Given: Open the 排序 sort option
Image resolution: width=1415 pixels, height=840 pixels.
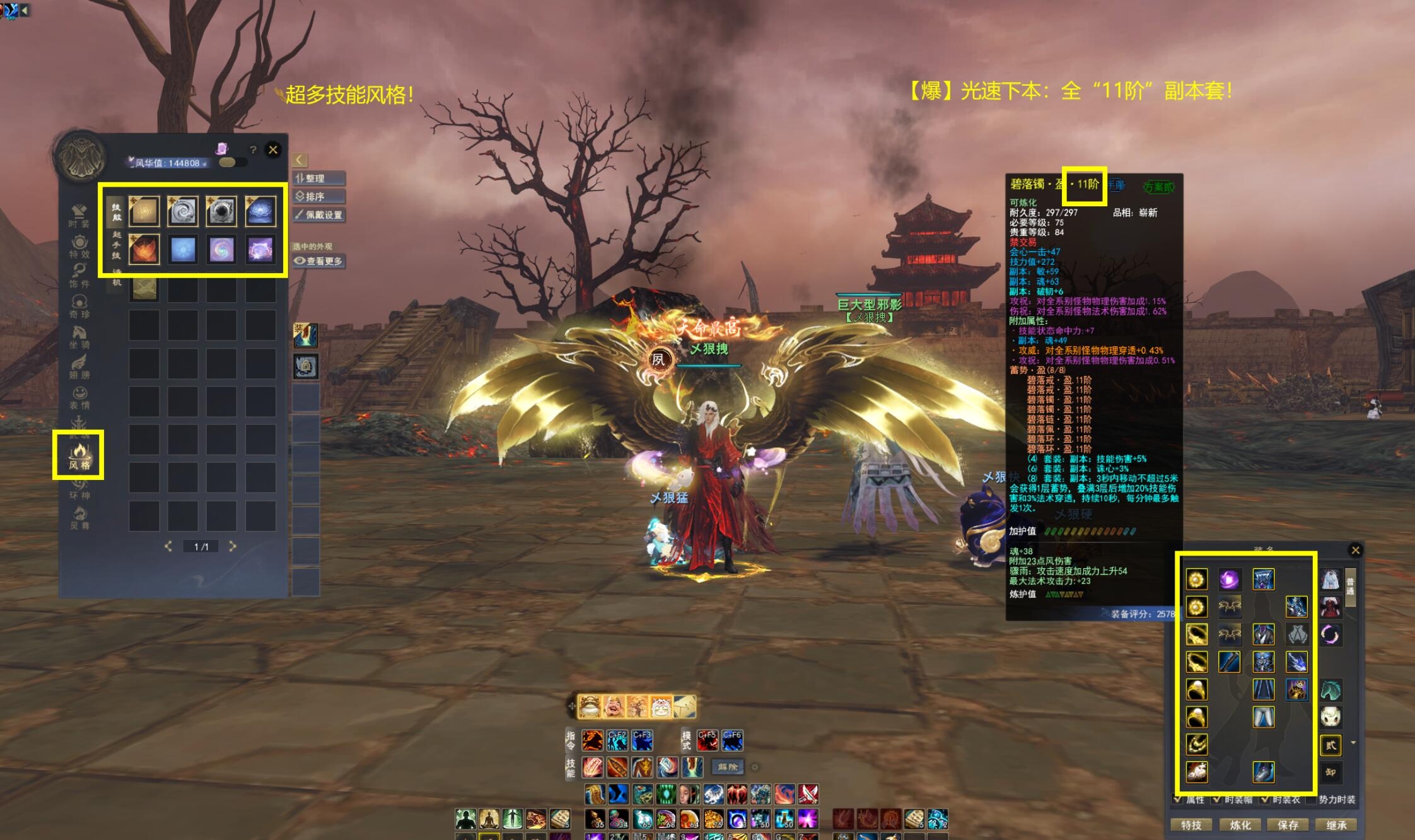Looking at the screenshot, I should (x=318, y=197).
